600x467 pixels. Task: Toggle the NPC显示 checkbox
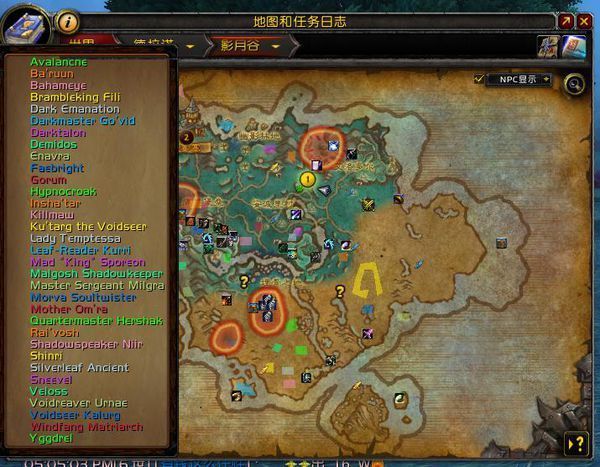[x=480, y=79]
